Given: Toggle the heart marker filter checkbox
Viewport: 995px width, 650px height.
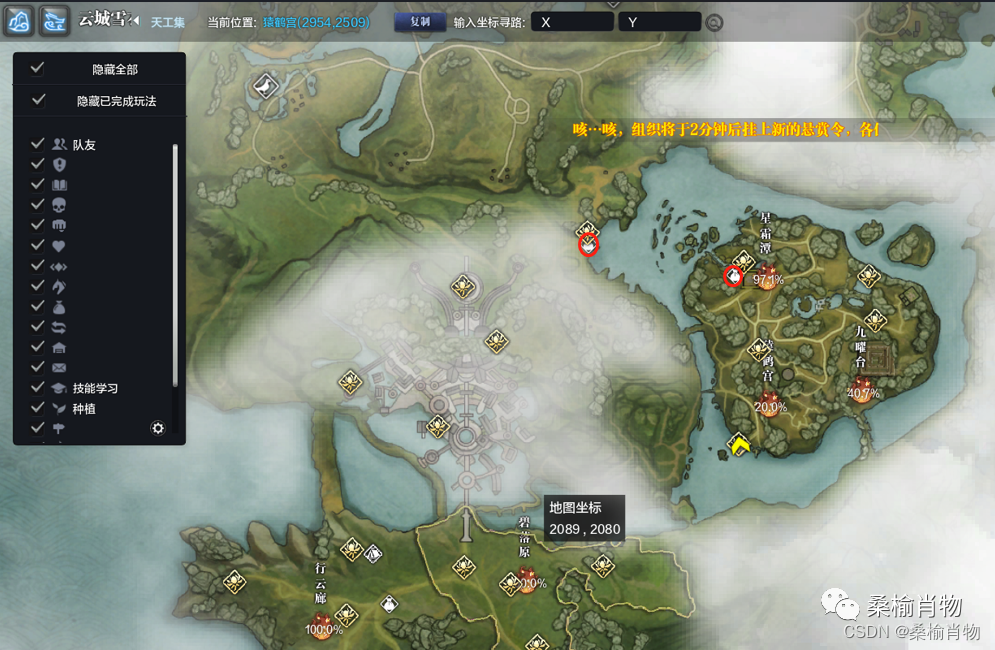Looking at the screenshot, I should click(x=38, y=245).
